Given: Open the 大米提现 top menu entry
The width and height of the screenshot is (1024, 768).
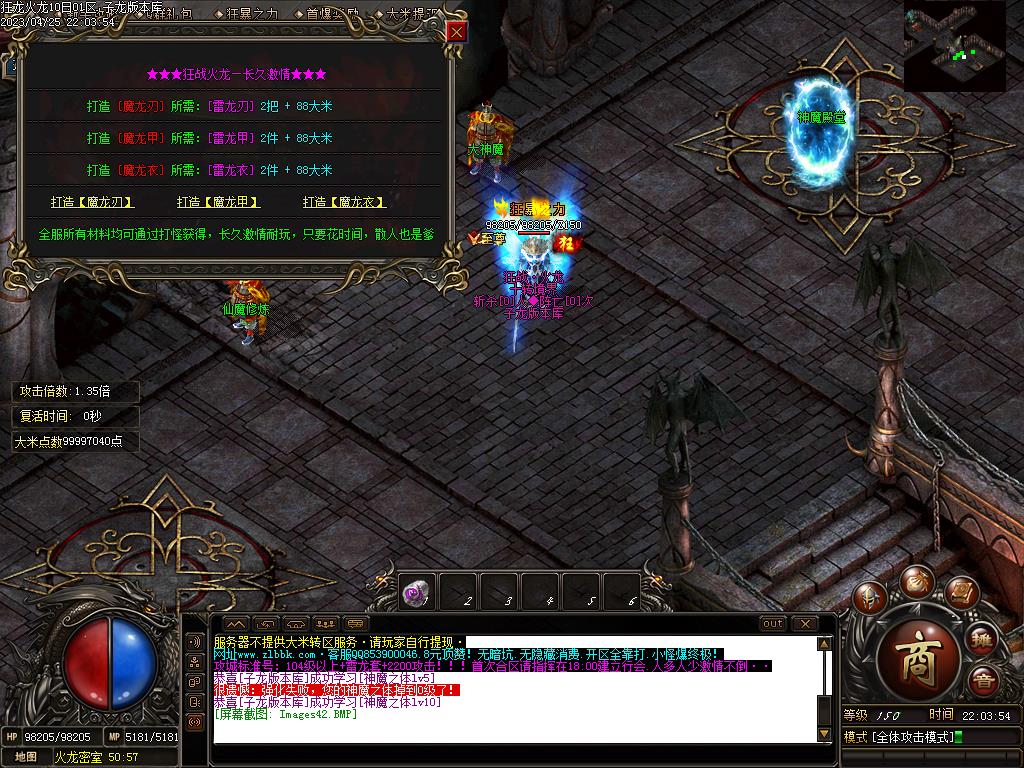Looking at the screenshot, I should point(412,14).
